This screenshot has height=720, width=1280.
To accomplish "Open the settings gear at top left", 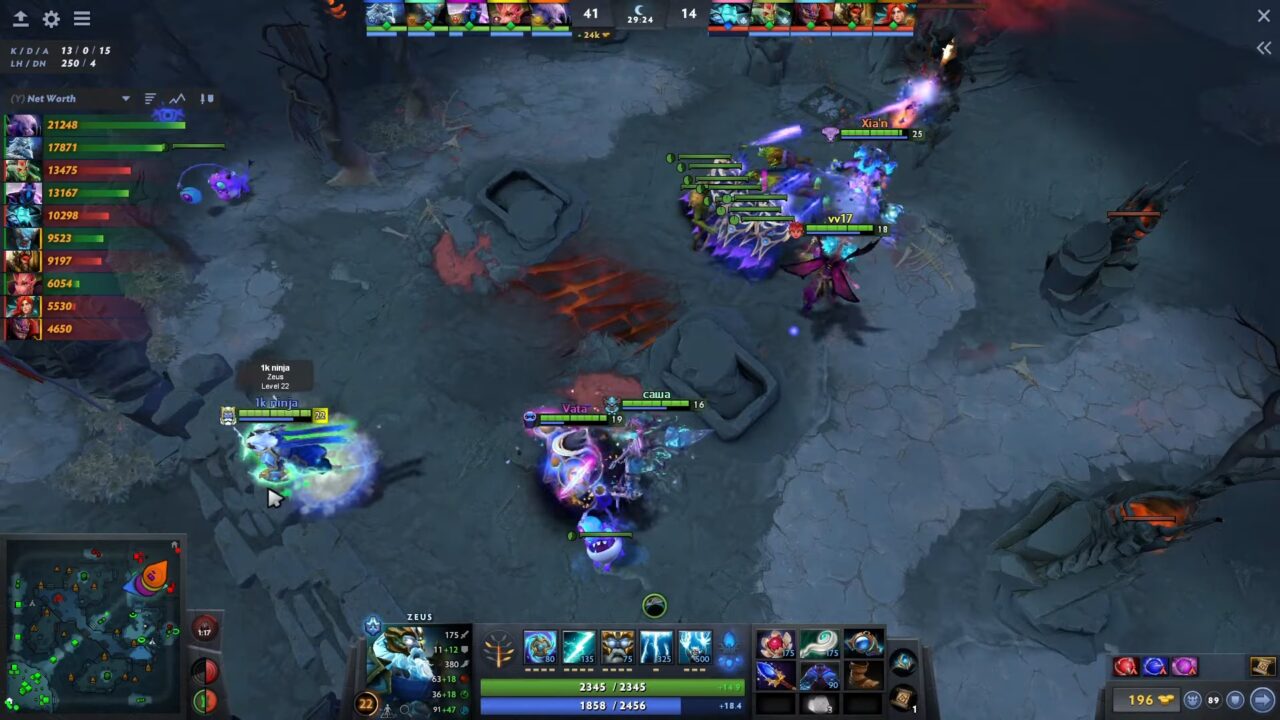I will point(50,17).
